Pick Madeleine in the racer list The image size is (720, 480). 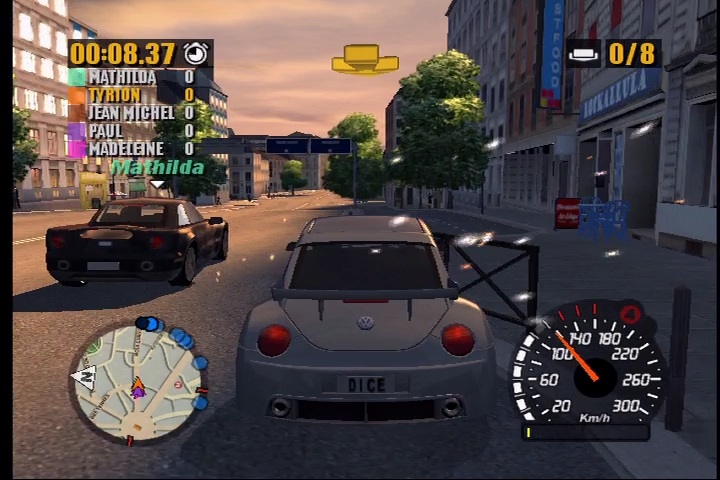(125, 149)
